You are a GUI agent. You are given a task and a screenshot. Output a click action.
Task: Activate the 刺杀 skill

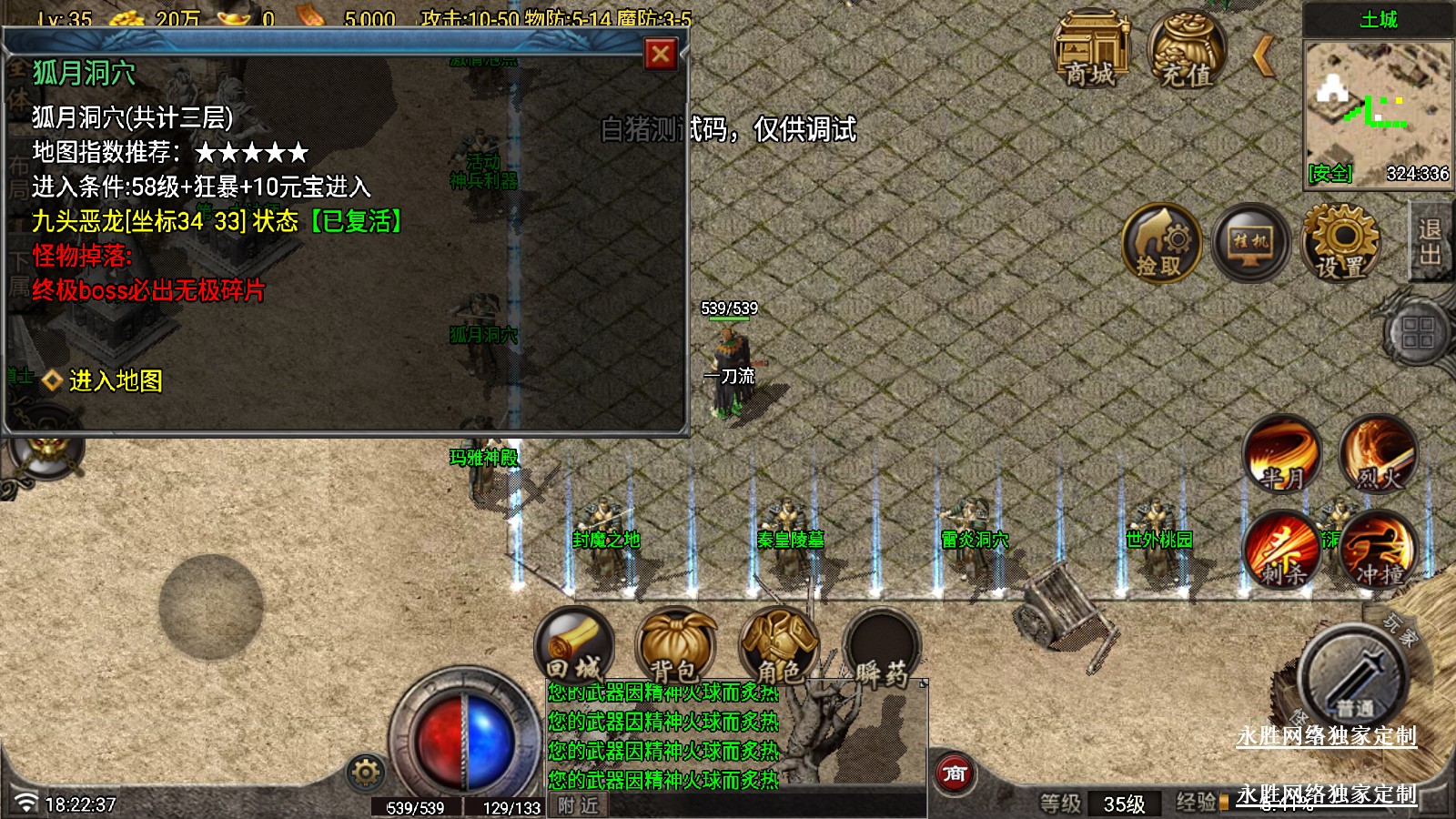[1282, 550]
